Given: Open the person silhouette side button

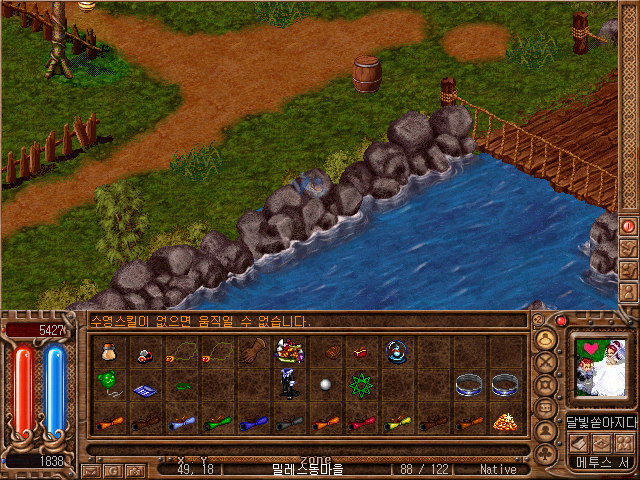Looking at the screenshot, I should pos(546,431).
